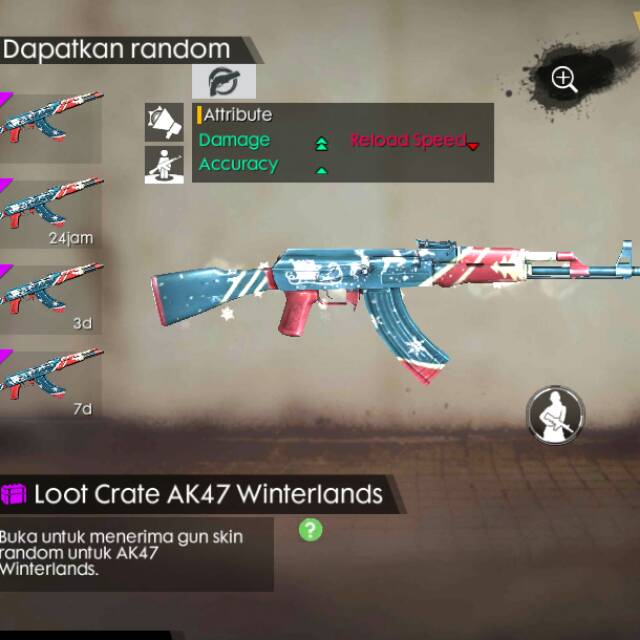Choose the 3d AK47 skin thumbnail
The height and width of the screenshot is (640, 640).
click(50, 297)
